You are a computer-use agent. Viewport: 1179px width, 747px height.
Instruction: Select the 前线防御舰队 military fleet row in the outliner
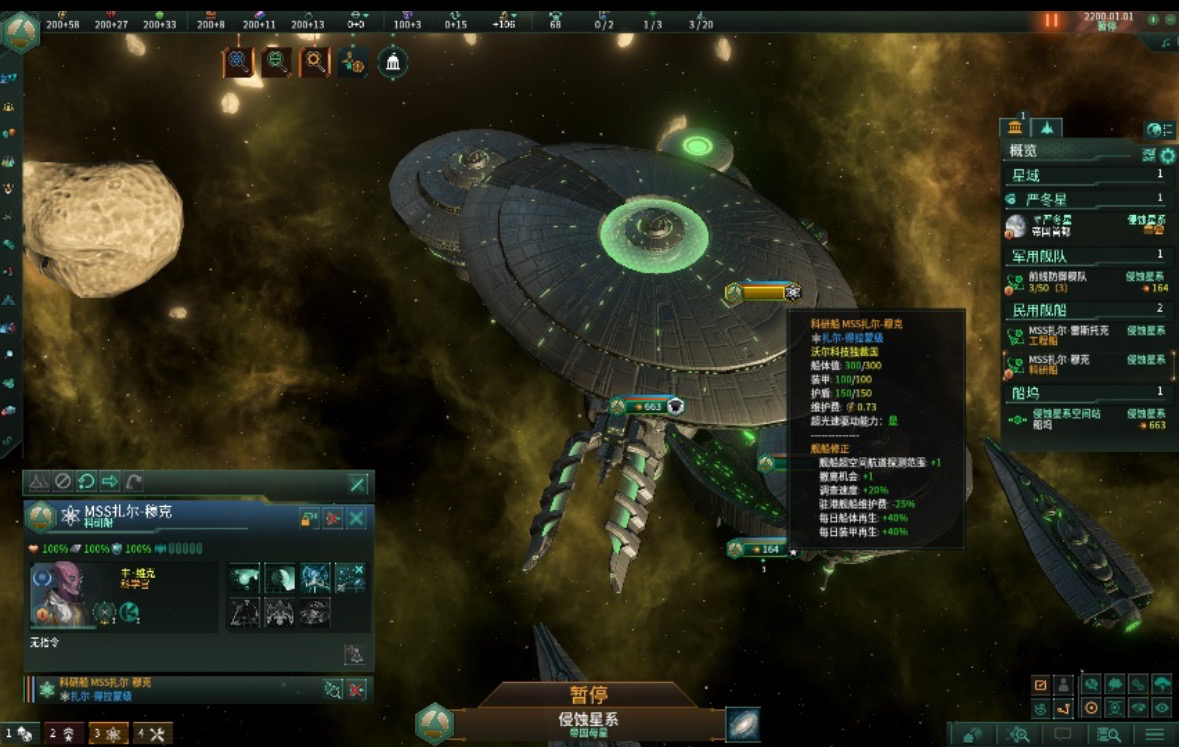coord(1085,282)
